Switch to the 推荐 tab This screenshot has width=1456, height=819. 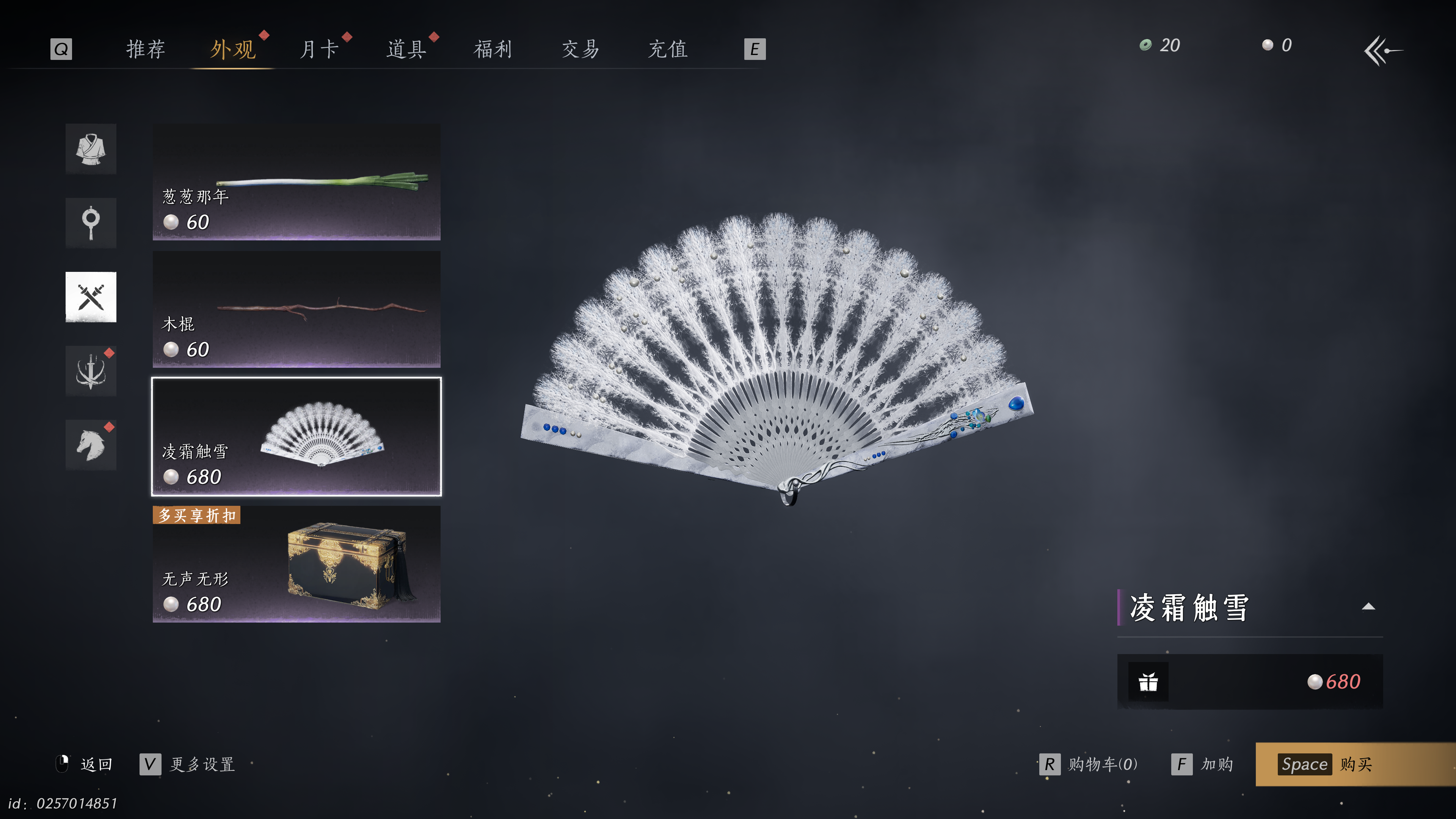[145, 49]
